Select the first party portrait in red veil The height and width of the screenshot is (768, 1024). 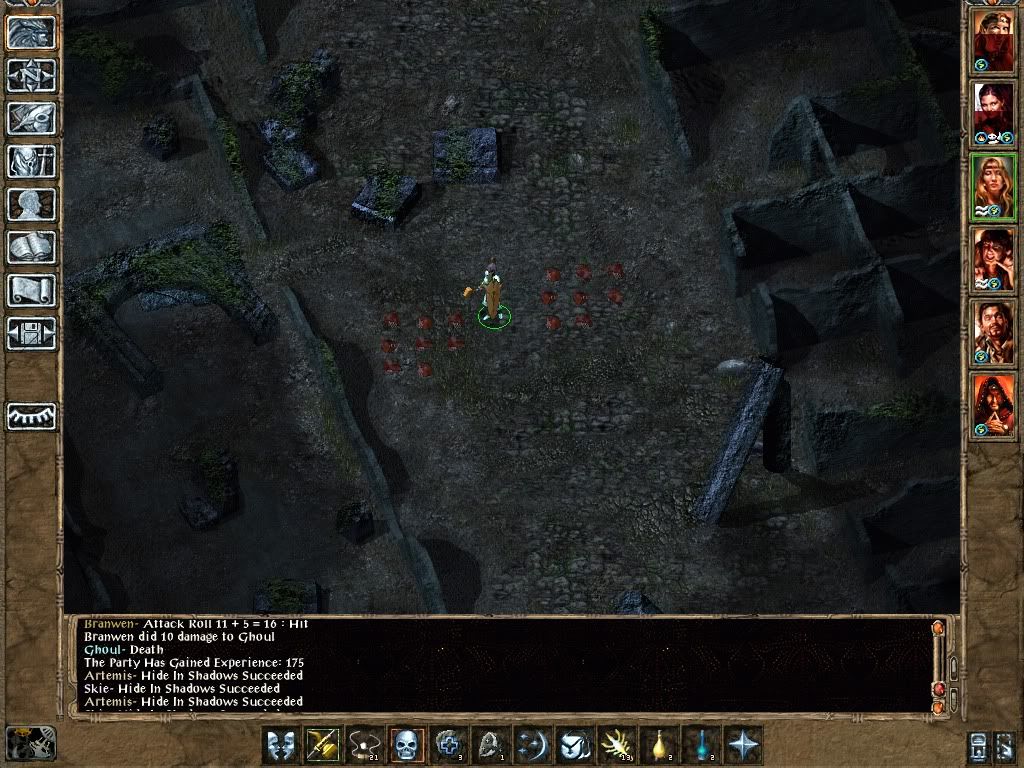click(x=993, y=43)
